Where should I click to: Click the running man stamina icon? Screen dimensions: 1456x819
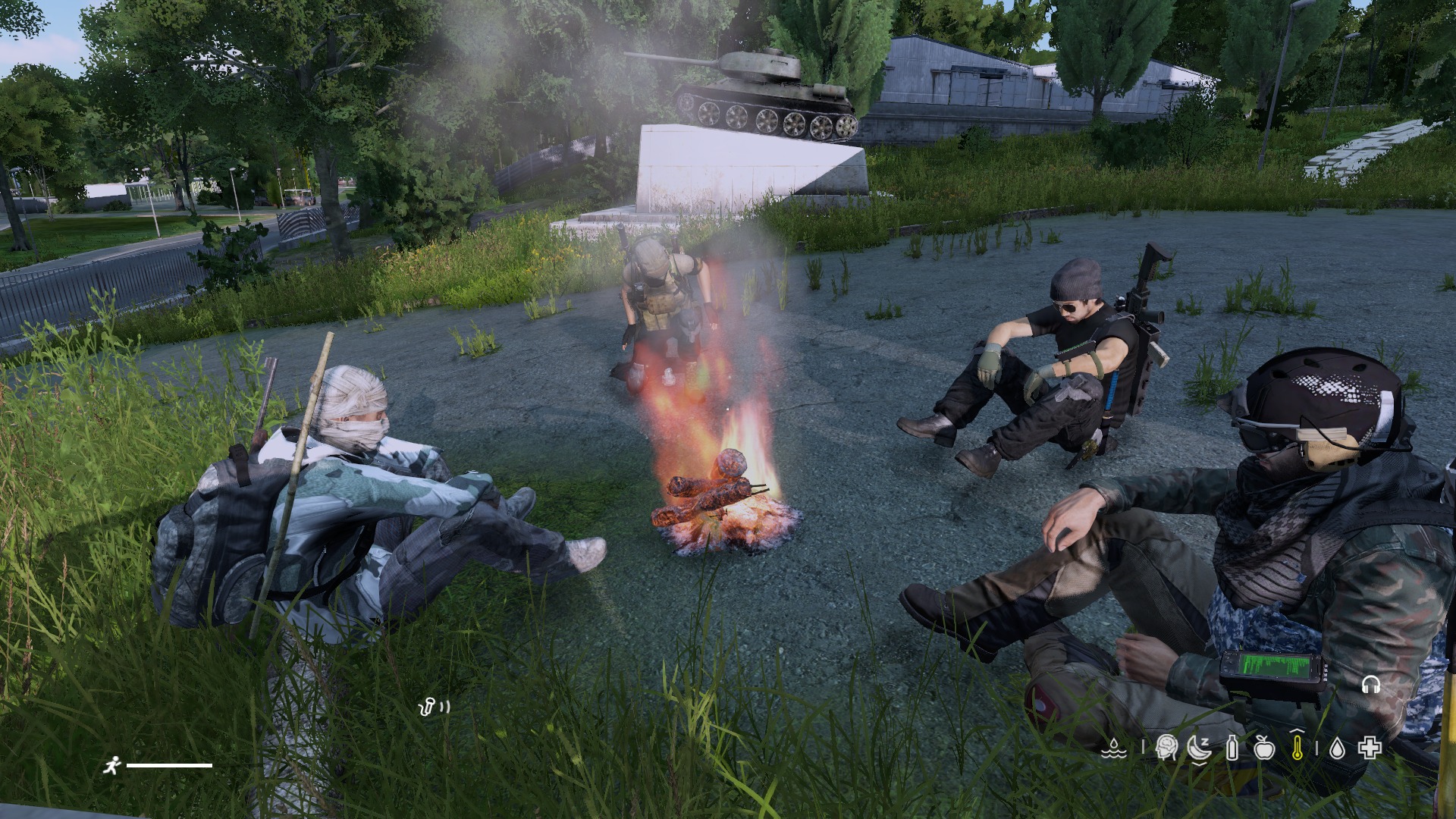[111, 765]
